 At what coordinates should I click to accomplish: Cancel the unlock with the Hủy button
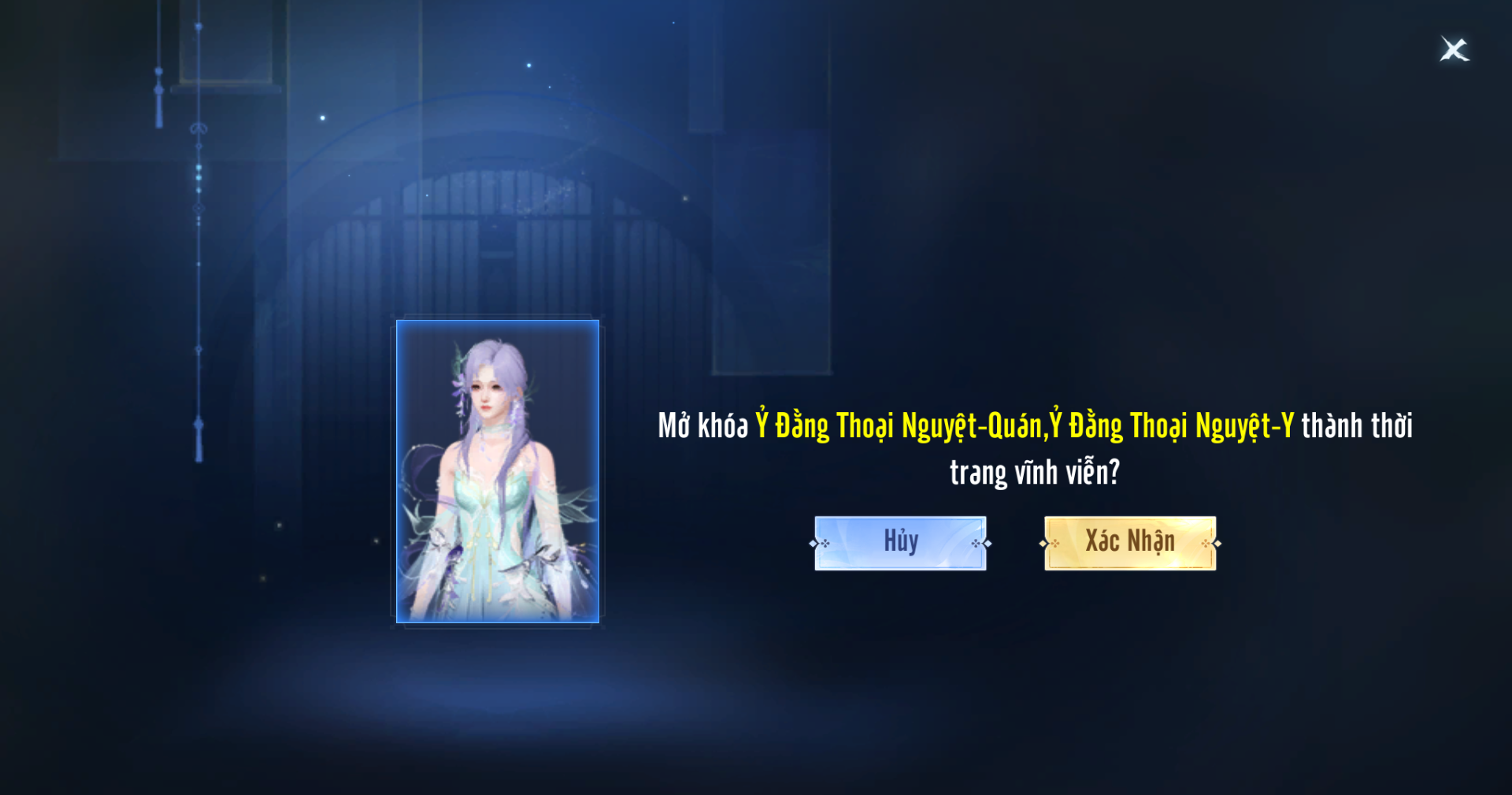[900, 543]
